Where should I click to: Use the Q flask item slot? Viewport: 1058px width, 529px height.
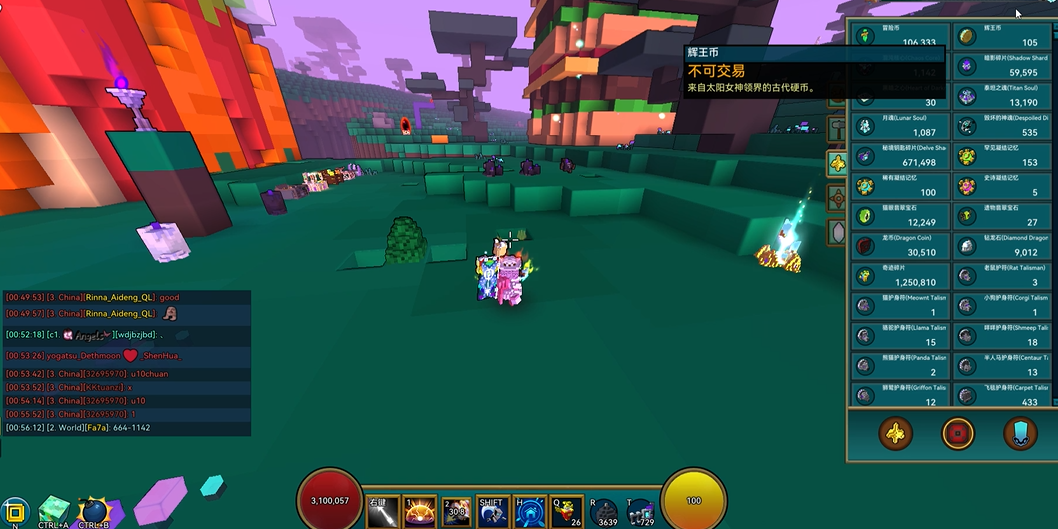point(567,512)
